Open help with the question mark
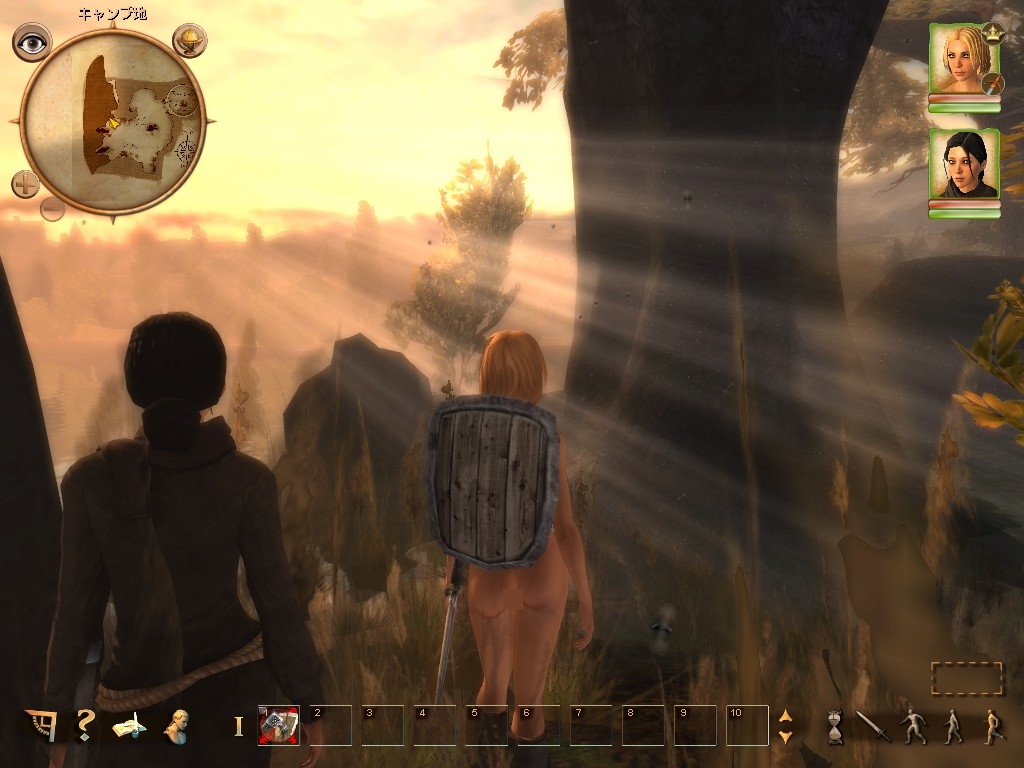1024x768 pixels. click(85, 726)
